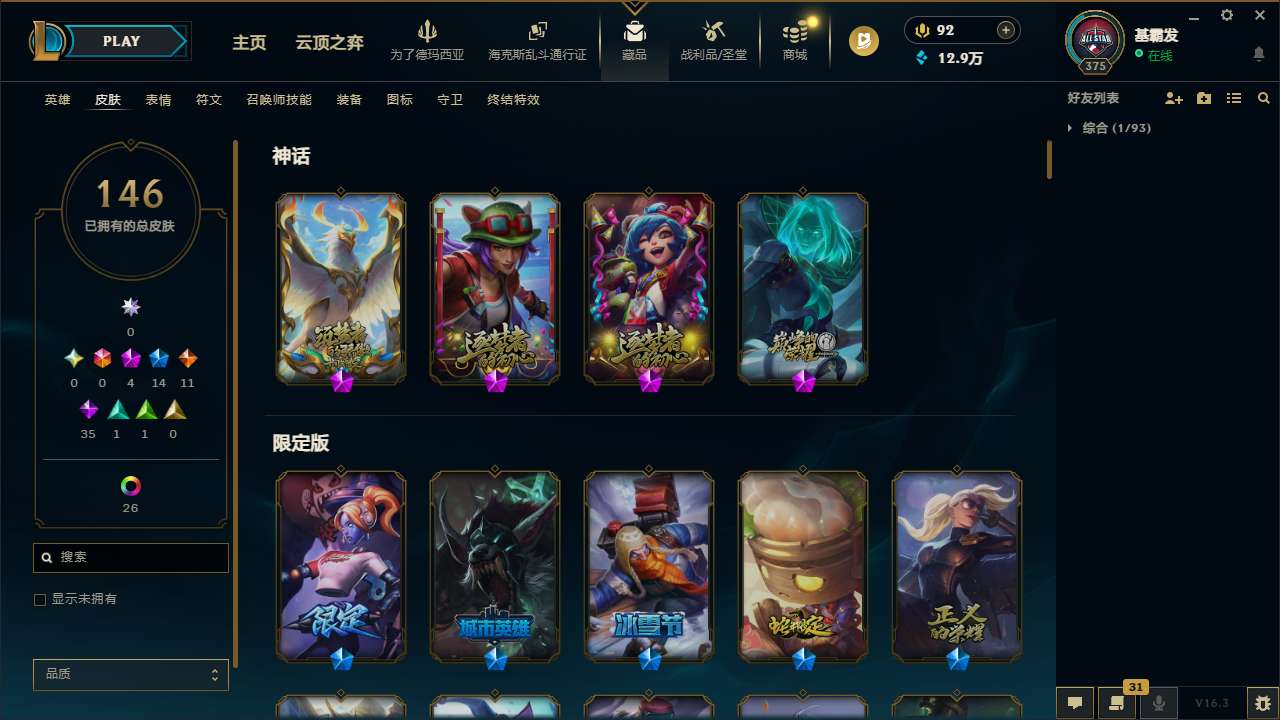
Task: Click the PLAY button
Action: [x=121, y=41]
